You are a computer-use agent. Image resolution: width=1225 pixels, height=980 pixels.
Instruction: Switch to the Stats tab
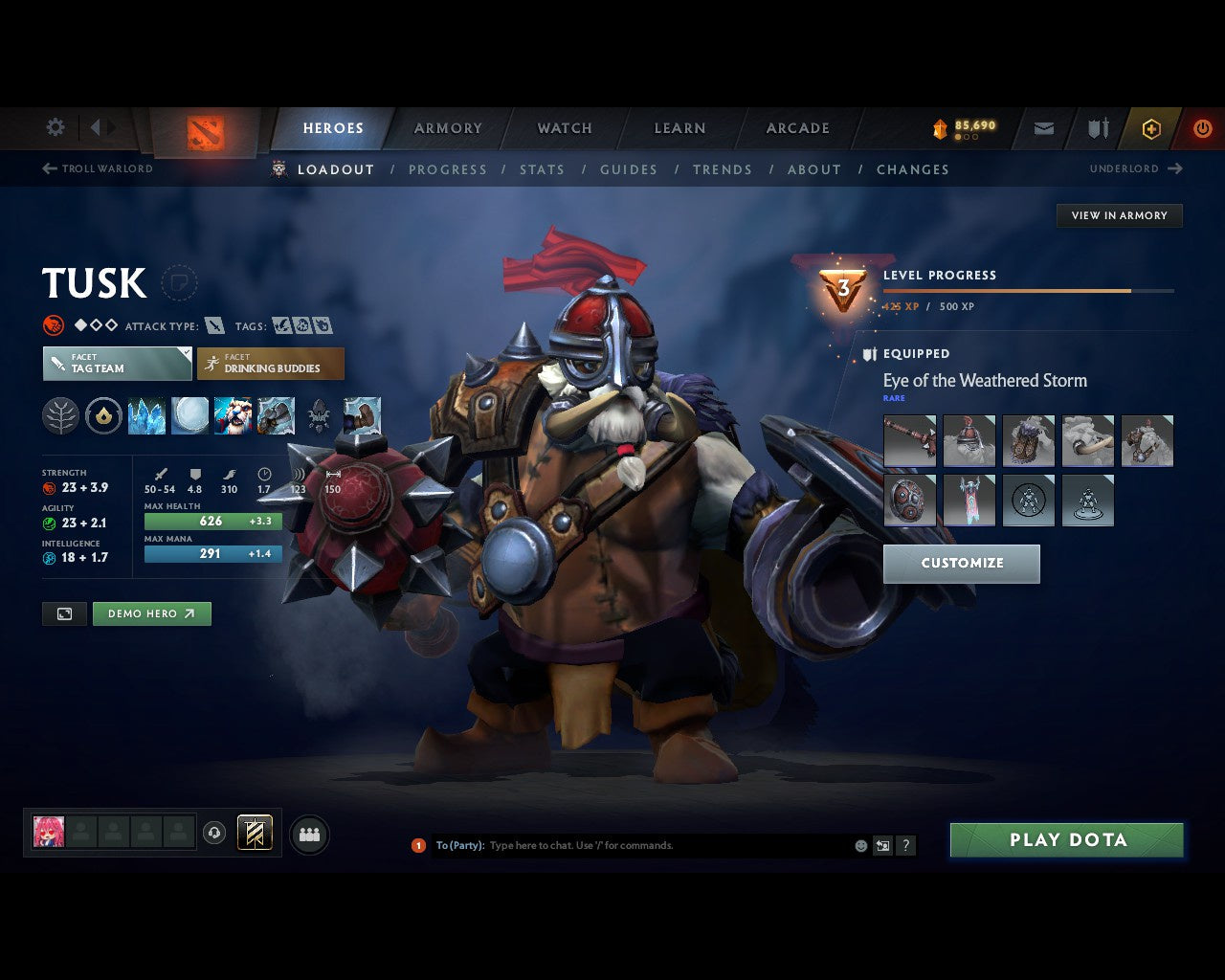[x=543, y=169]
